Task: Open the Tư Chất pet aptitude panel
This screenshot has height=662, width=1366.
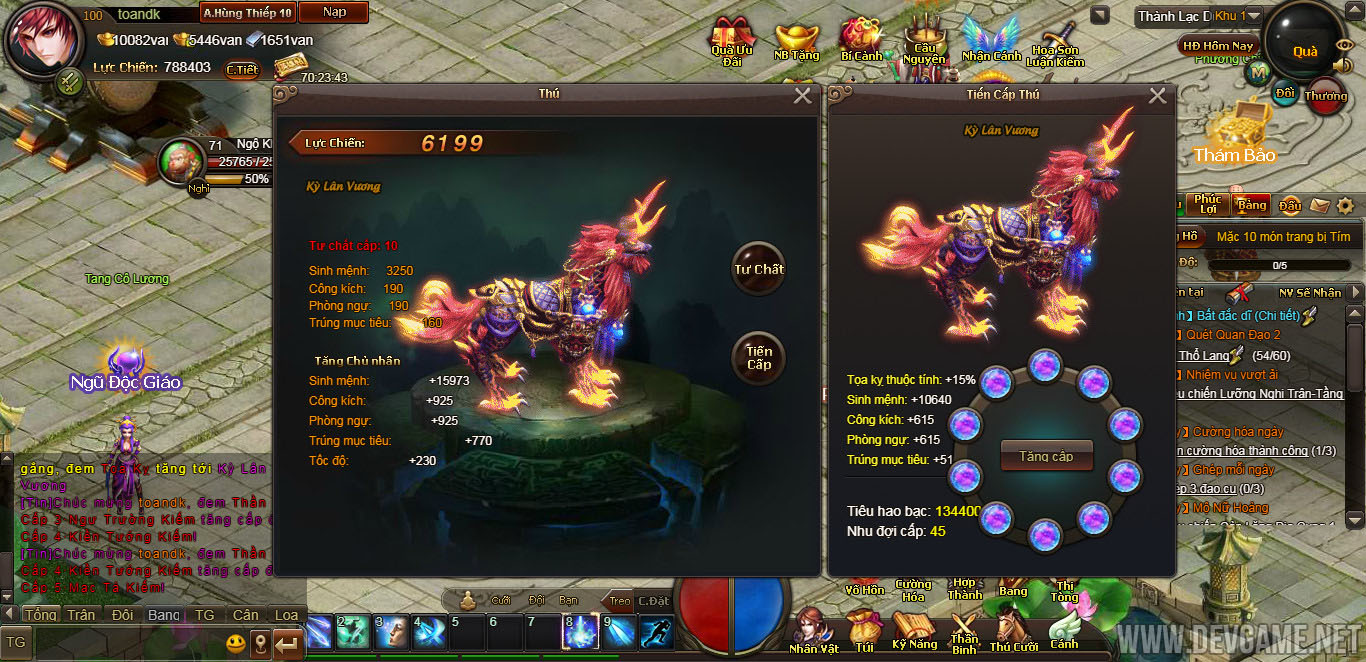Action: point(758,268)
